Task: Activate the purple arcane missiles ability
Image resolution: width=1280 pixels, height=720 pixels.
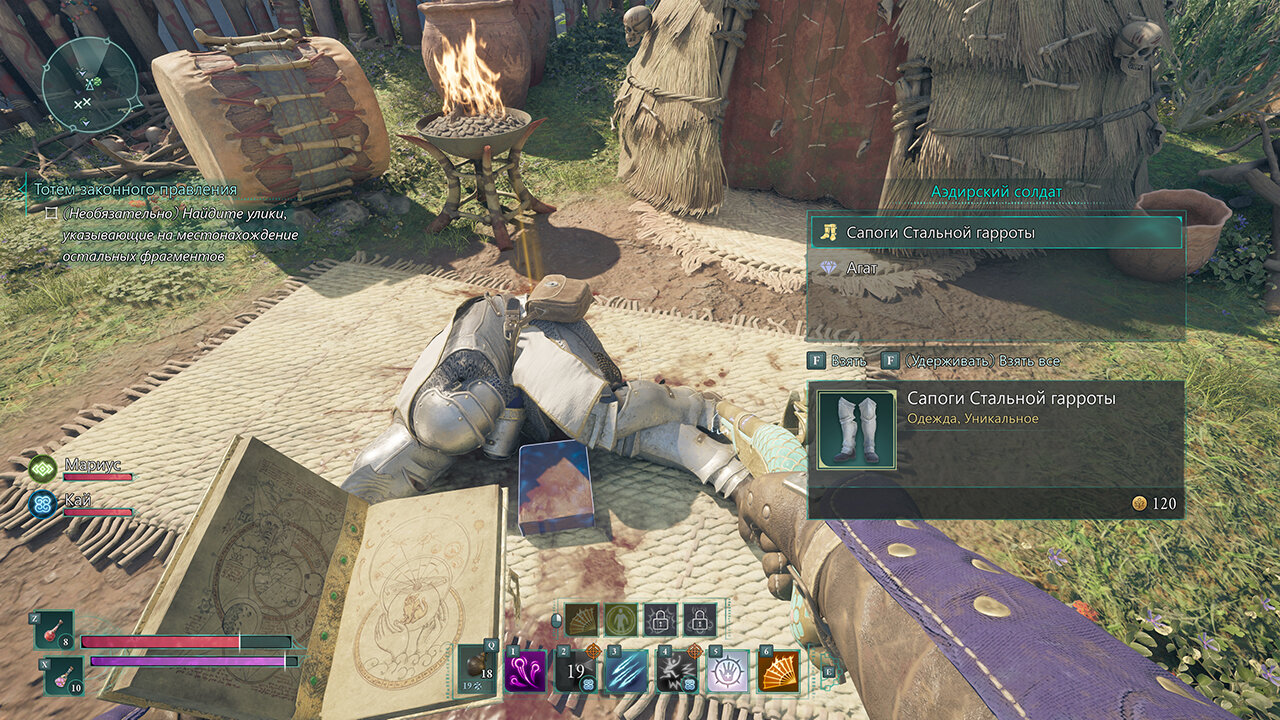Action: (526, 671)
